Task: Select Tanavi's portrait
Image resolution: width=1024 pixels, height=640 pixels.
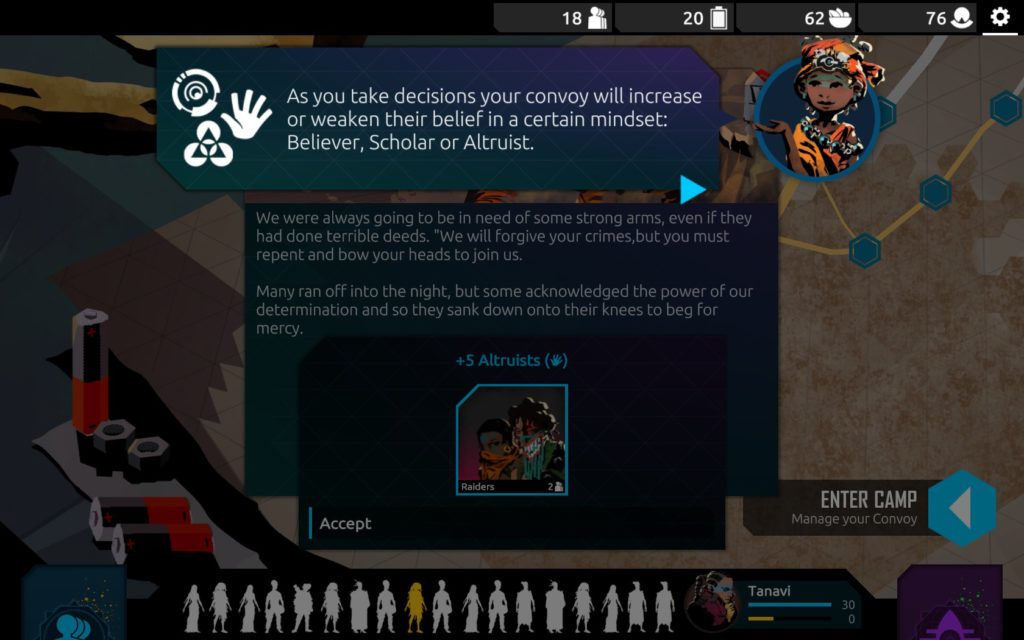Action: click(x=713, y=601)
